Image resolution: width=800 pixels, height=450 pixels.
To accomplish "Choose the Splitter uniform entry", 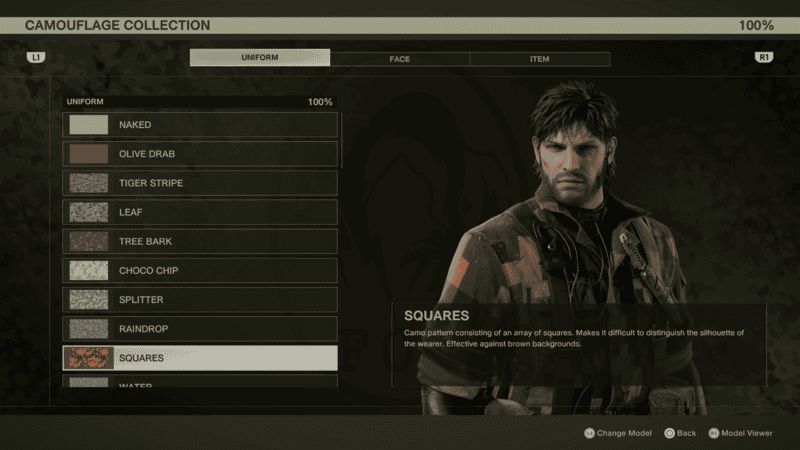I will coord(200,299).
